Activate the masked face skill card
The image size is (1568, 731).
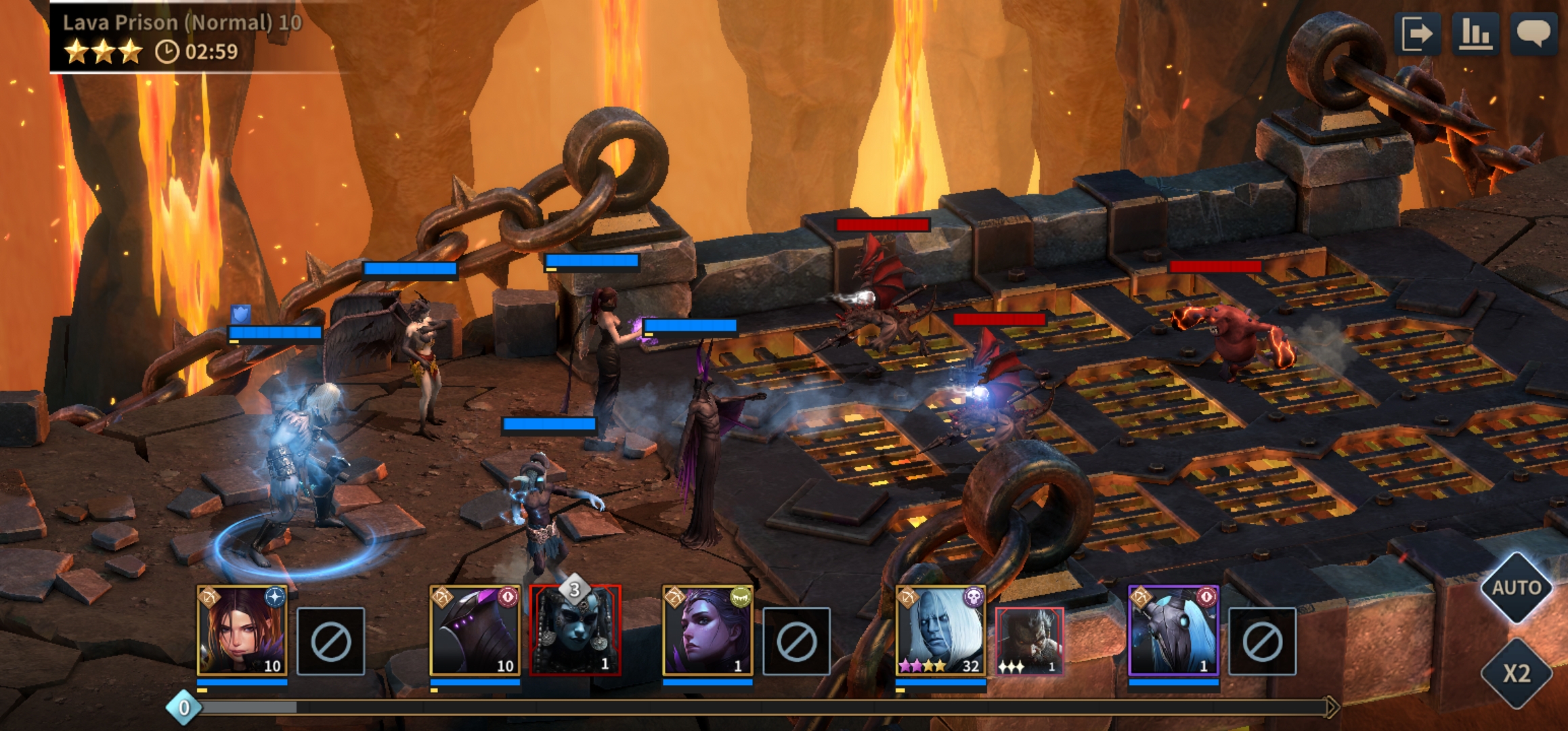[x=575, y=631]
